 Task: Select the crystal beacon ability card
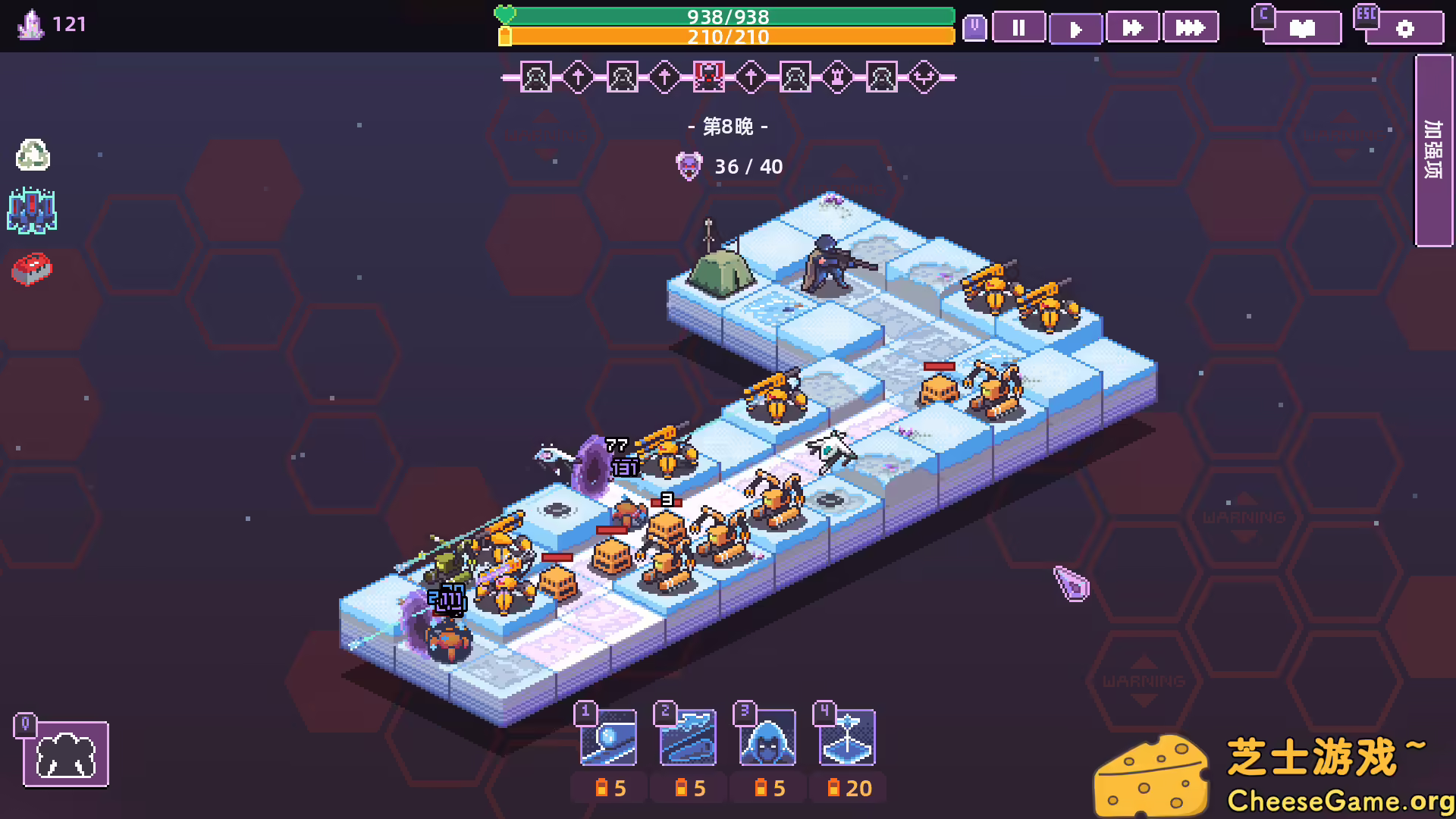(847, 738)
